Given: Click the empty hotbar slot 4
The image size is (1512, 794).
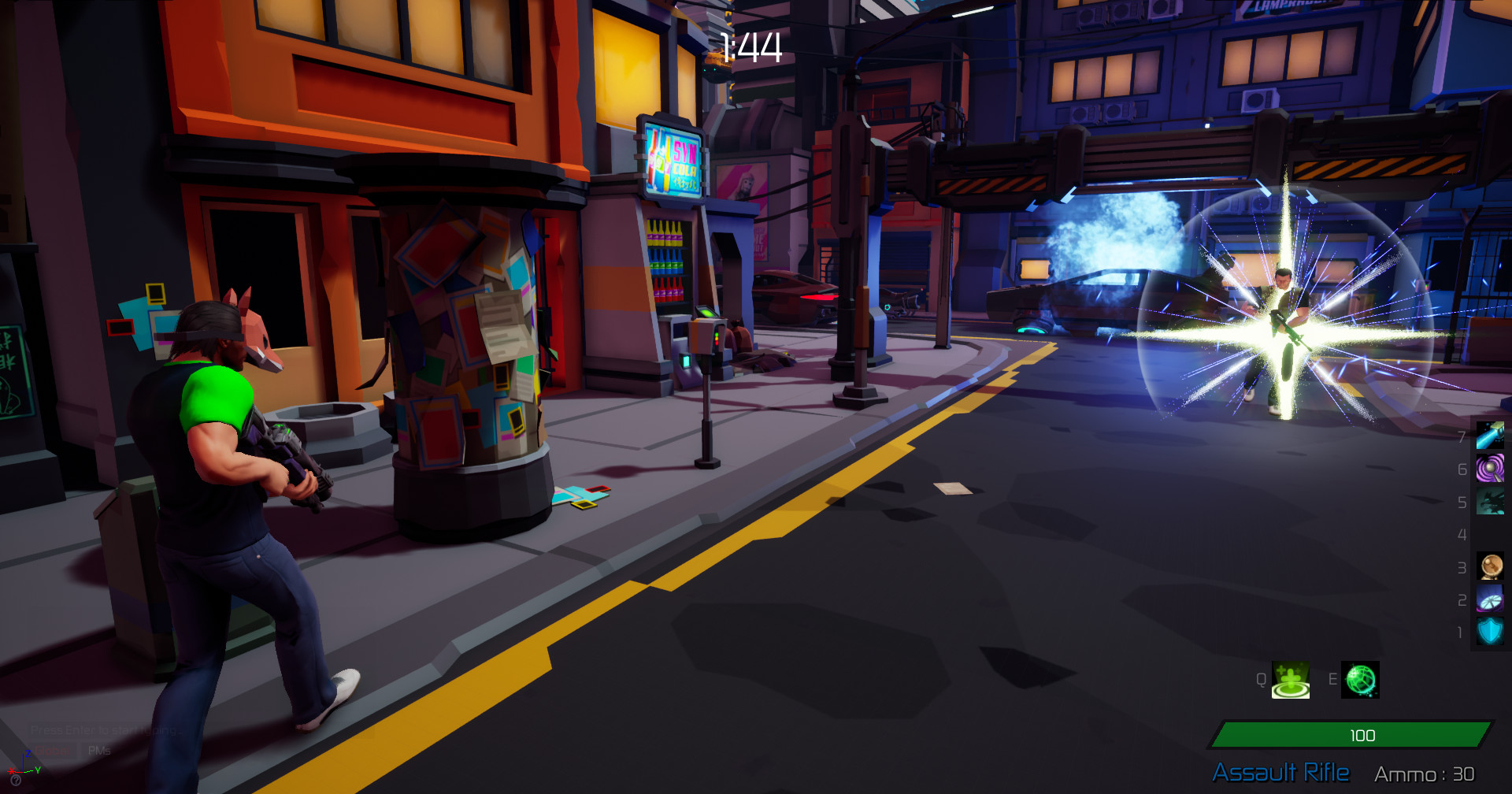Looking at the screenshot, I should (1491, 533).
